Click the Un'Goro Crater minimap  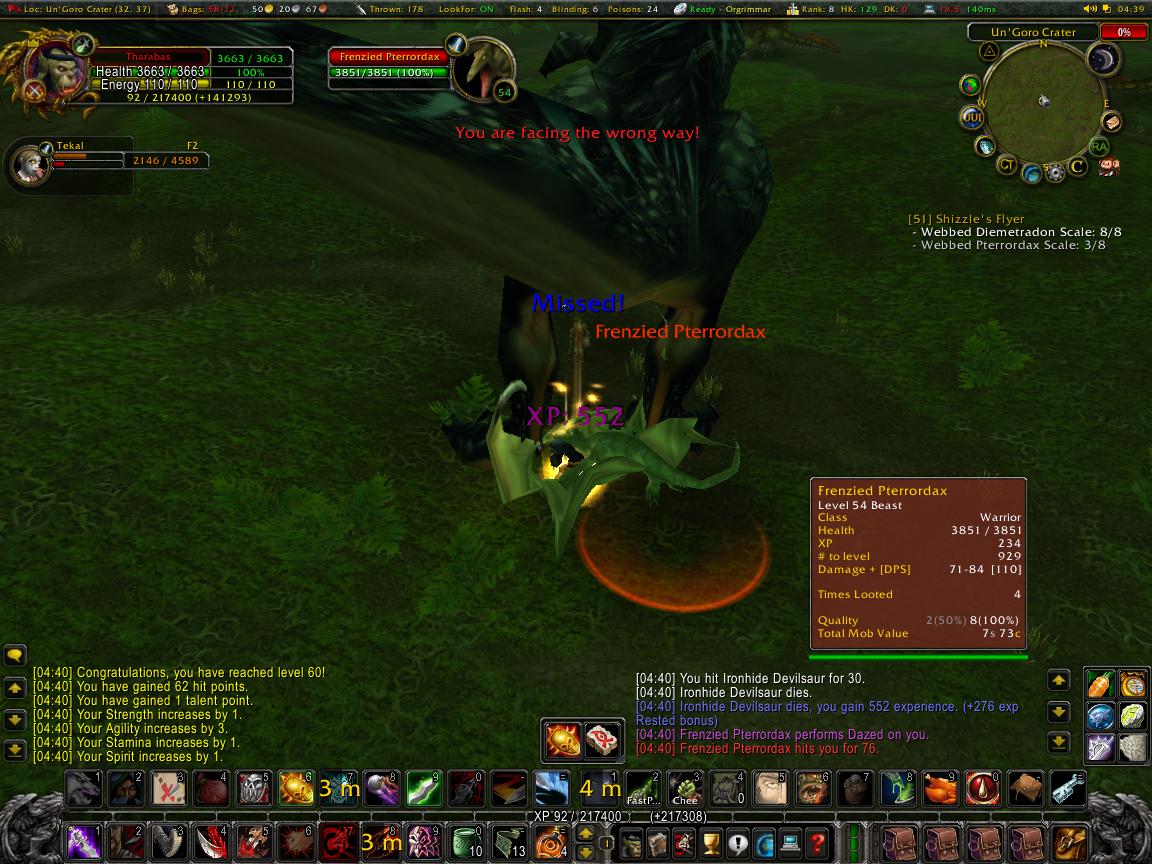(1042, 100)
